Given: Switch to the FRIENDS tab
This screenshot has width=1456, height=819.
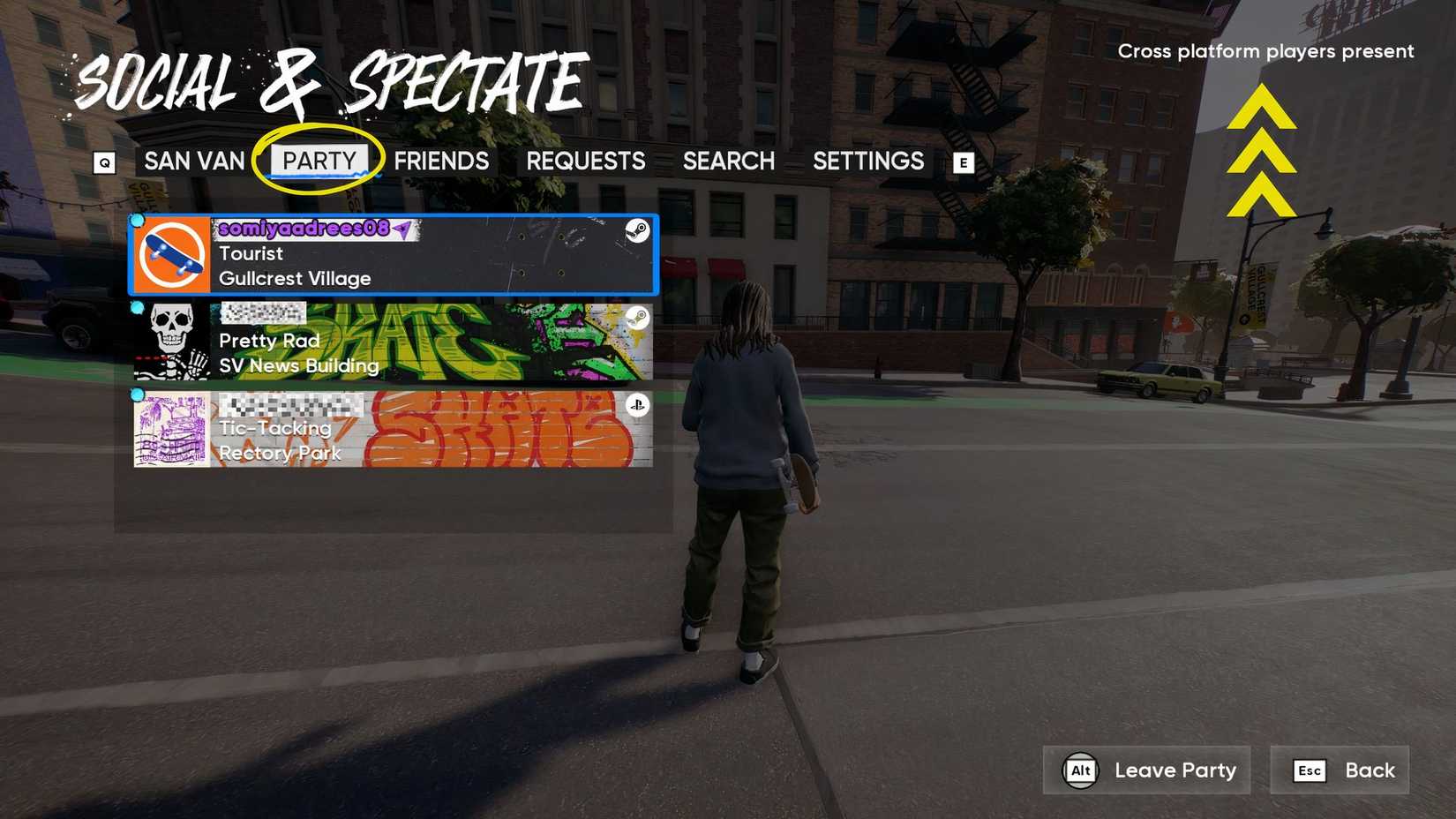Looking at the screenshot, I should coord(442,162).
